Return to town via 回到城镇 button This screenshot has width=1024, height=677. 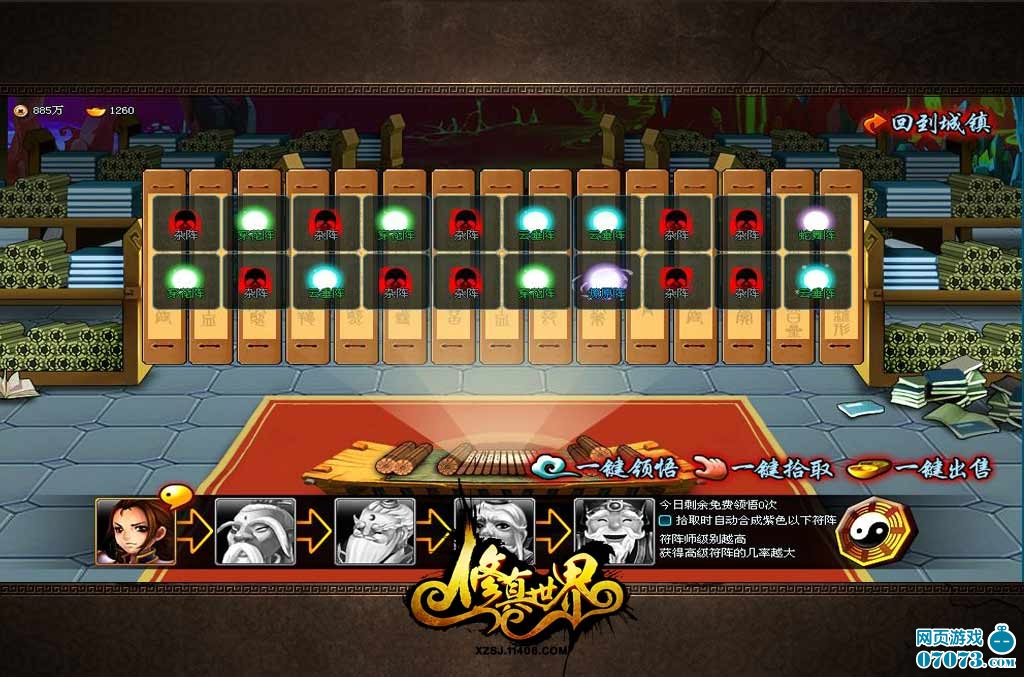point(927,123)
